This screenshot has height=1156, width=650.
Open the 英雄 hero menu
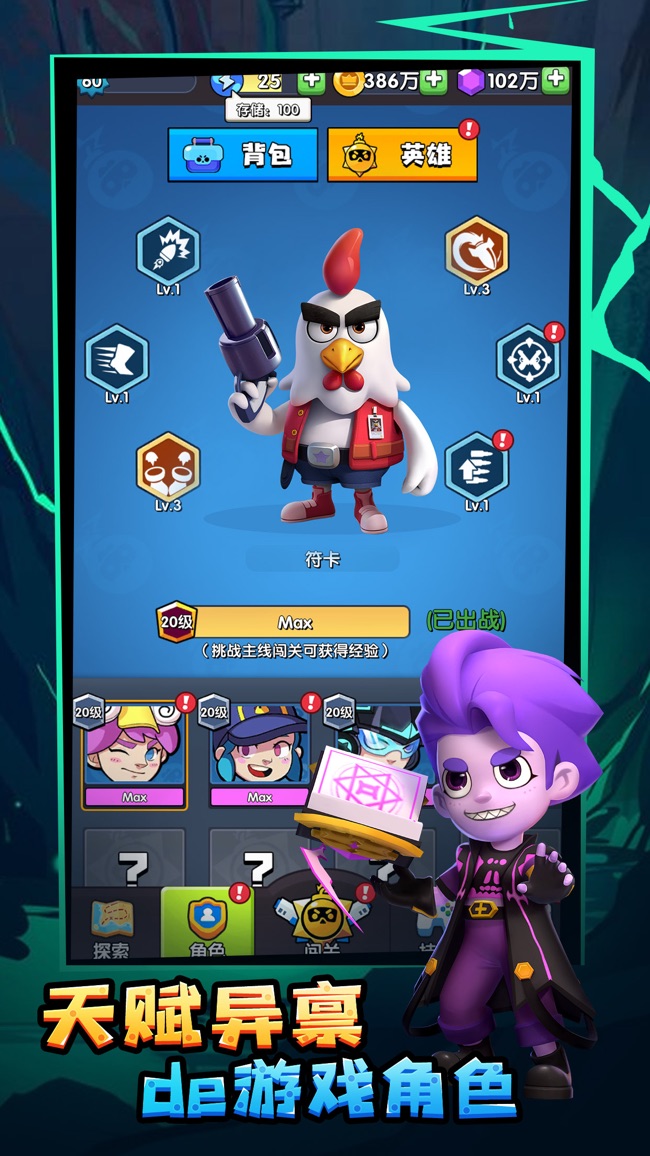click(x=401, y=156)
